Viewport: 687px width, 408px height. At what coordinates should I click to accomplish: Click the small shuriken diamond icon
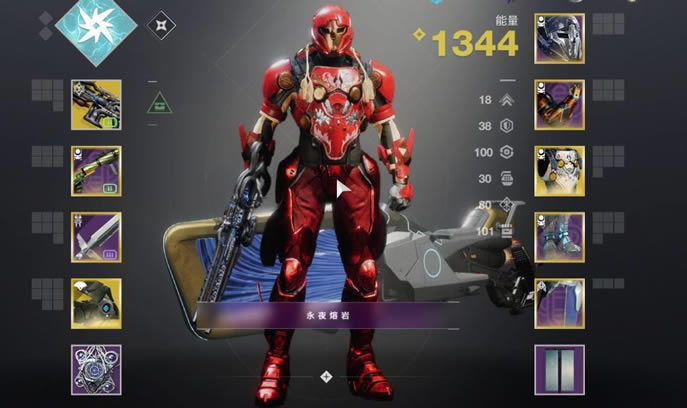(x=161, y=25)
